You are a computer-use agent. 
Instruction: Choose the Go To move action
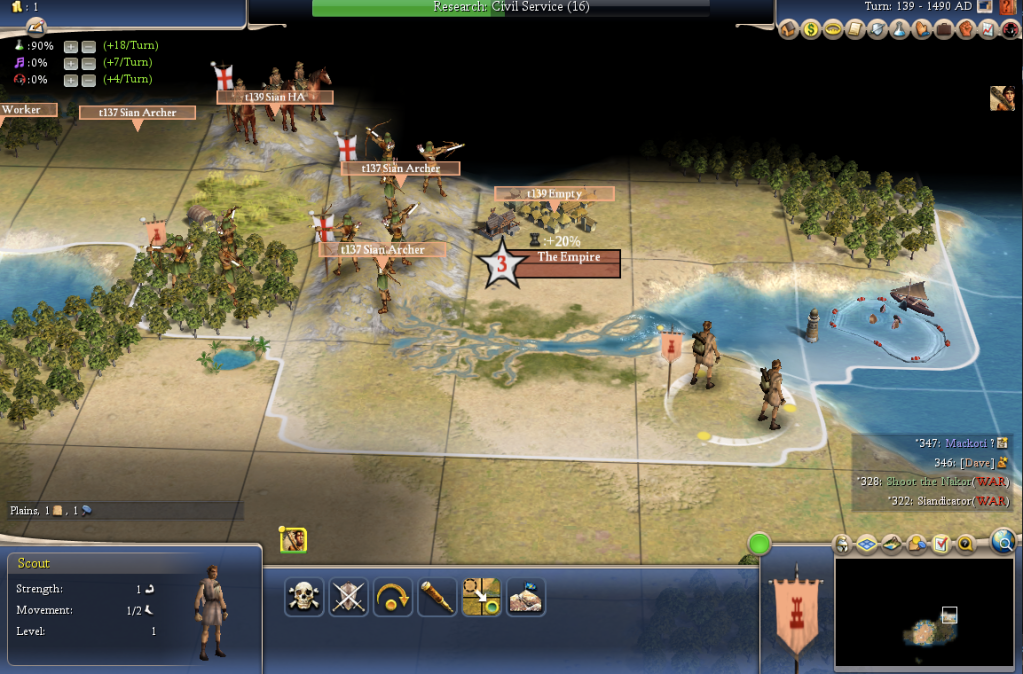coord(481,597)
